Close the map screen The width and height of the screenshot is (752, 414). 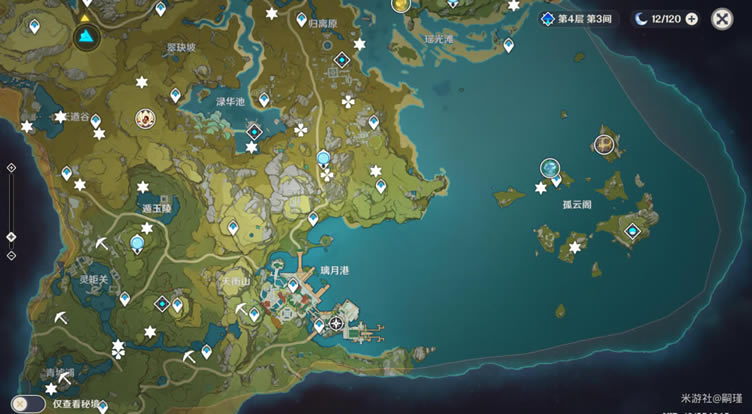722,19
